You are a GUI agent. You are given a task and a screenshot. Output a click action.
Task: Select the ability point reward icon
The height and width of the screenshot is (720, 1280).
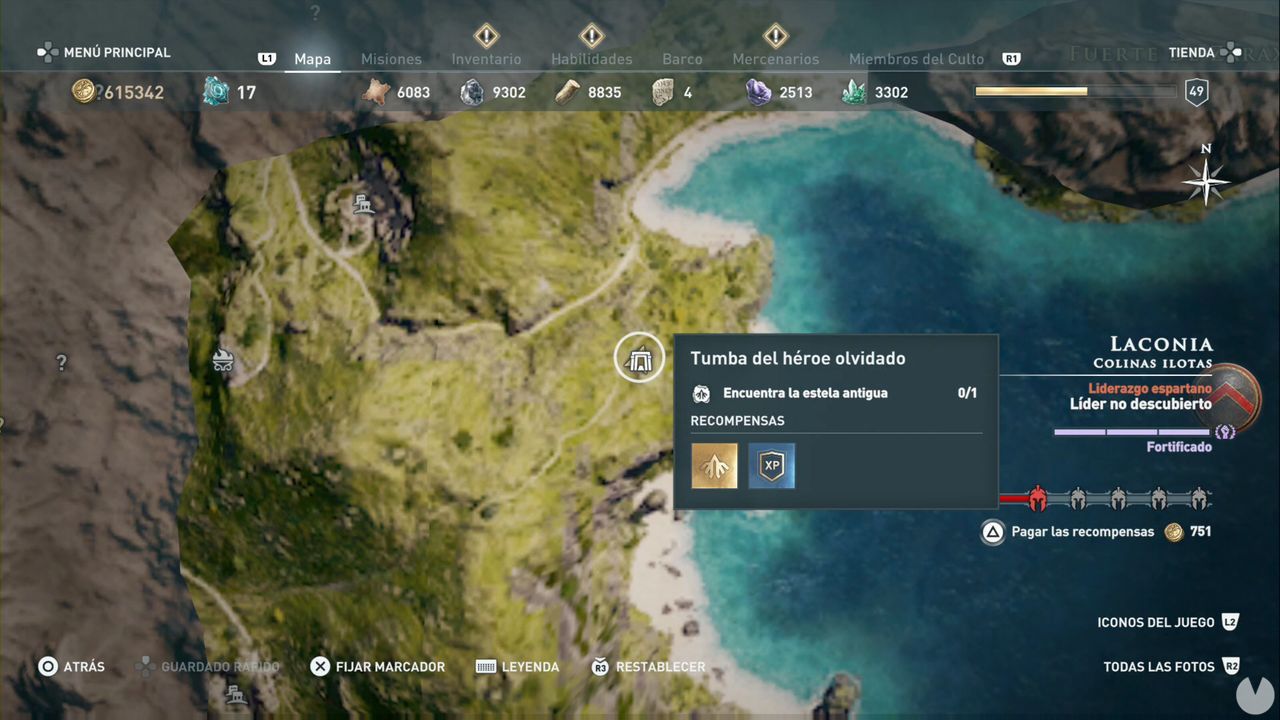coord(714,465)
